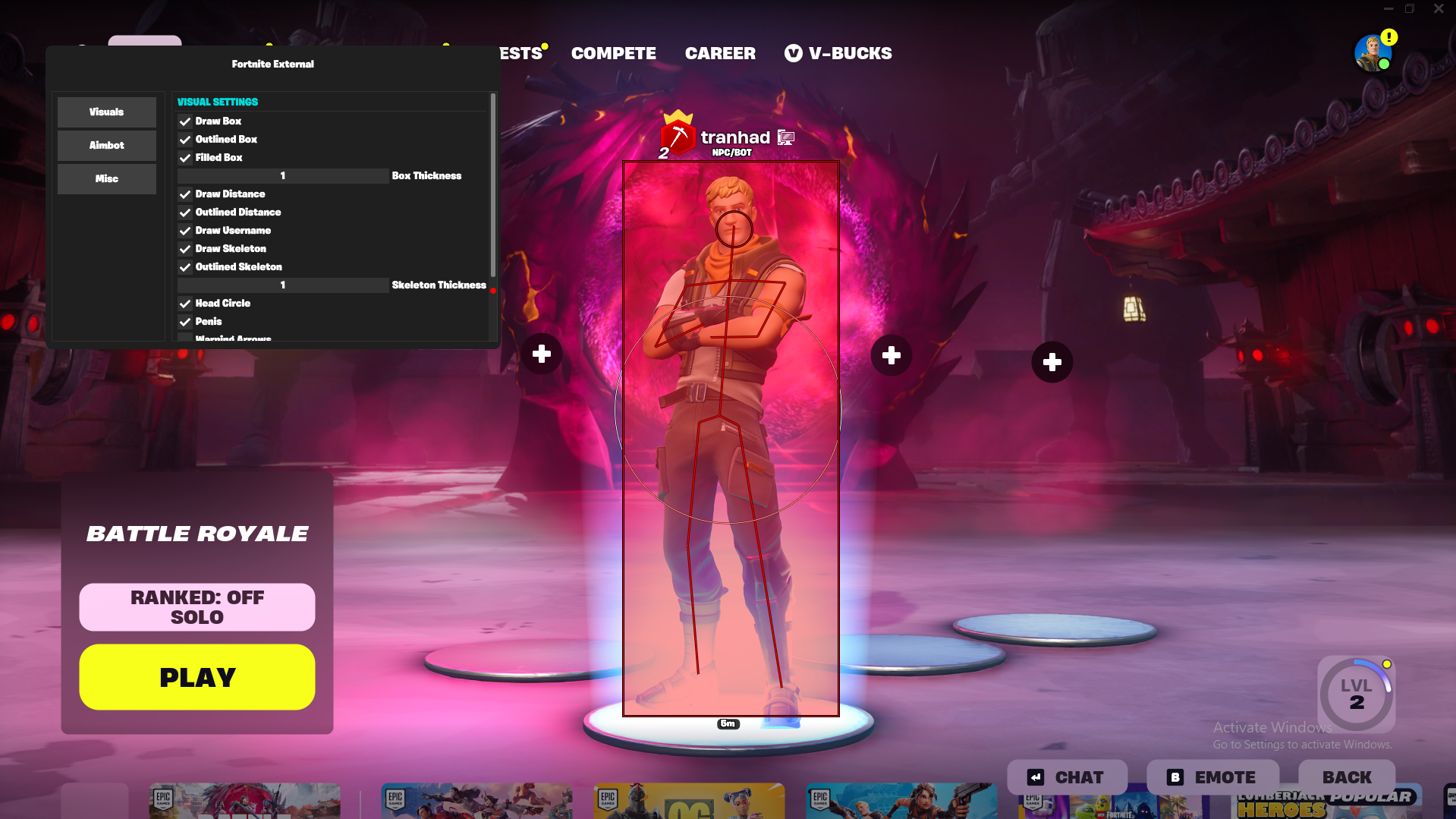The width and height of the screenshot is (1456, 819).
Task: Click the monitor icon next to tranhad's name
Action: [785, 137]
